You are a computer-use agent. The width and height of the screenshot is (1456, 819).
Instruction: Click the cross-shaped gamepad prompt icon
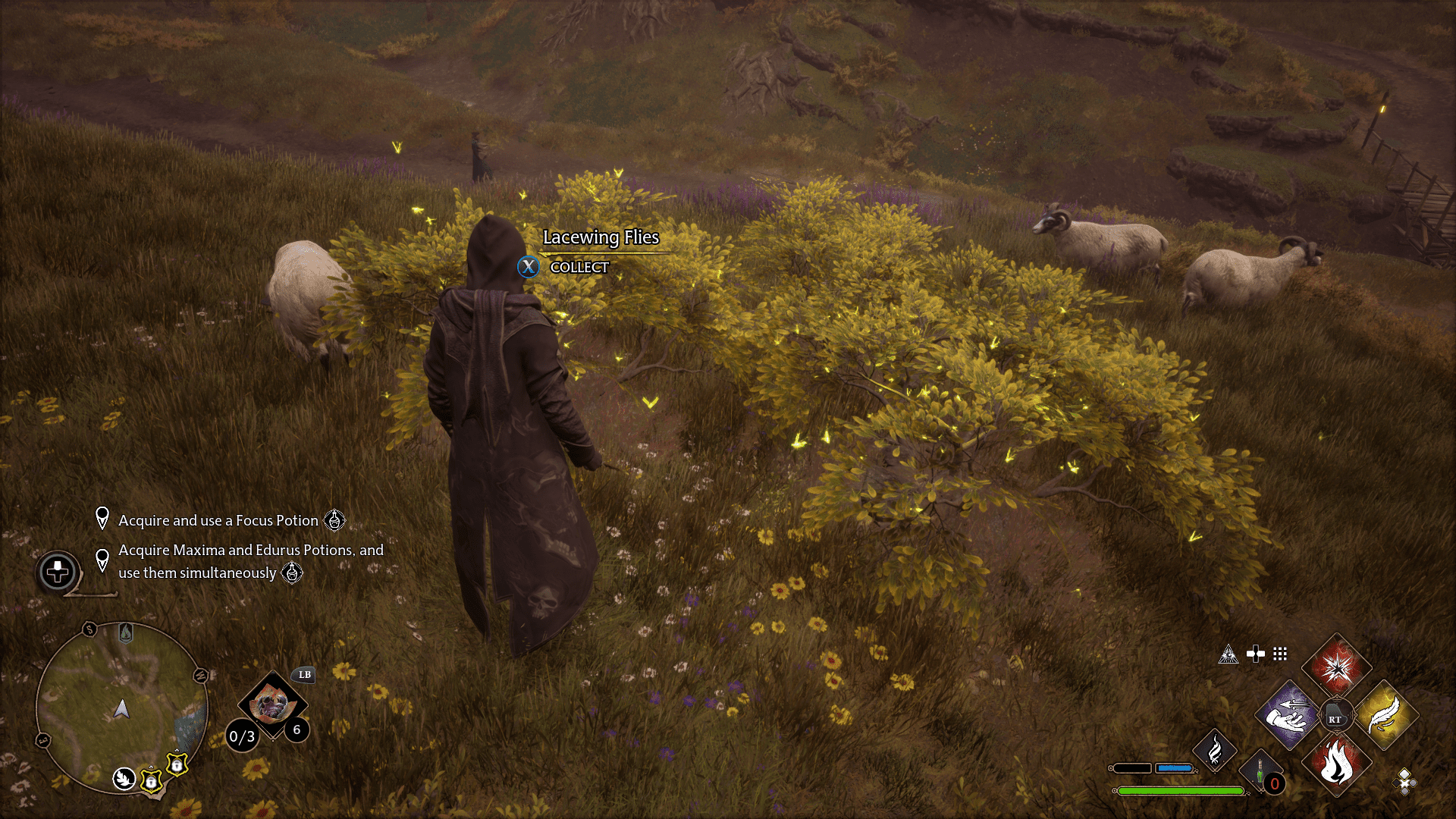1256,654
